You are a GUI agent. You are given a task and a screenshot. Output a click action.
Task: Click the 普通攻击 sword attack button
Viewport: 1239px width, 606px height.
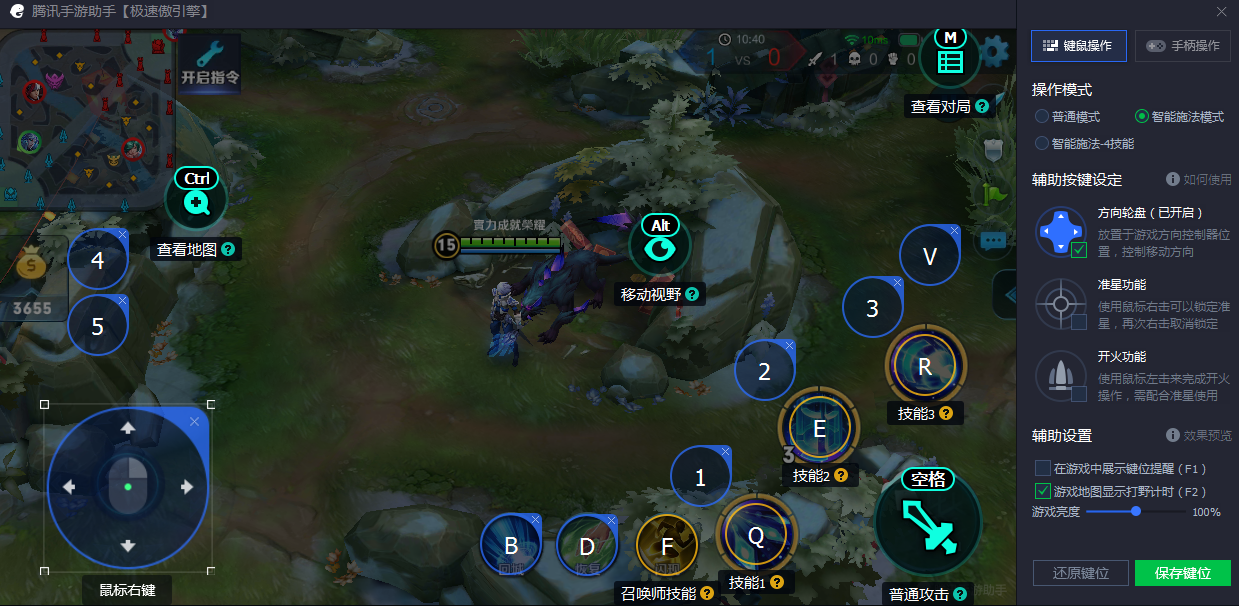[x=928, y=522]
